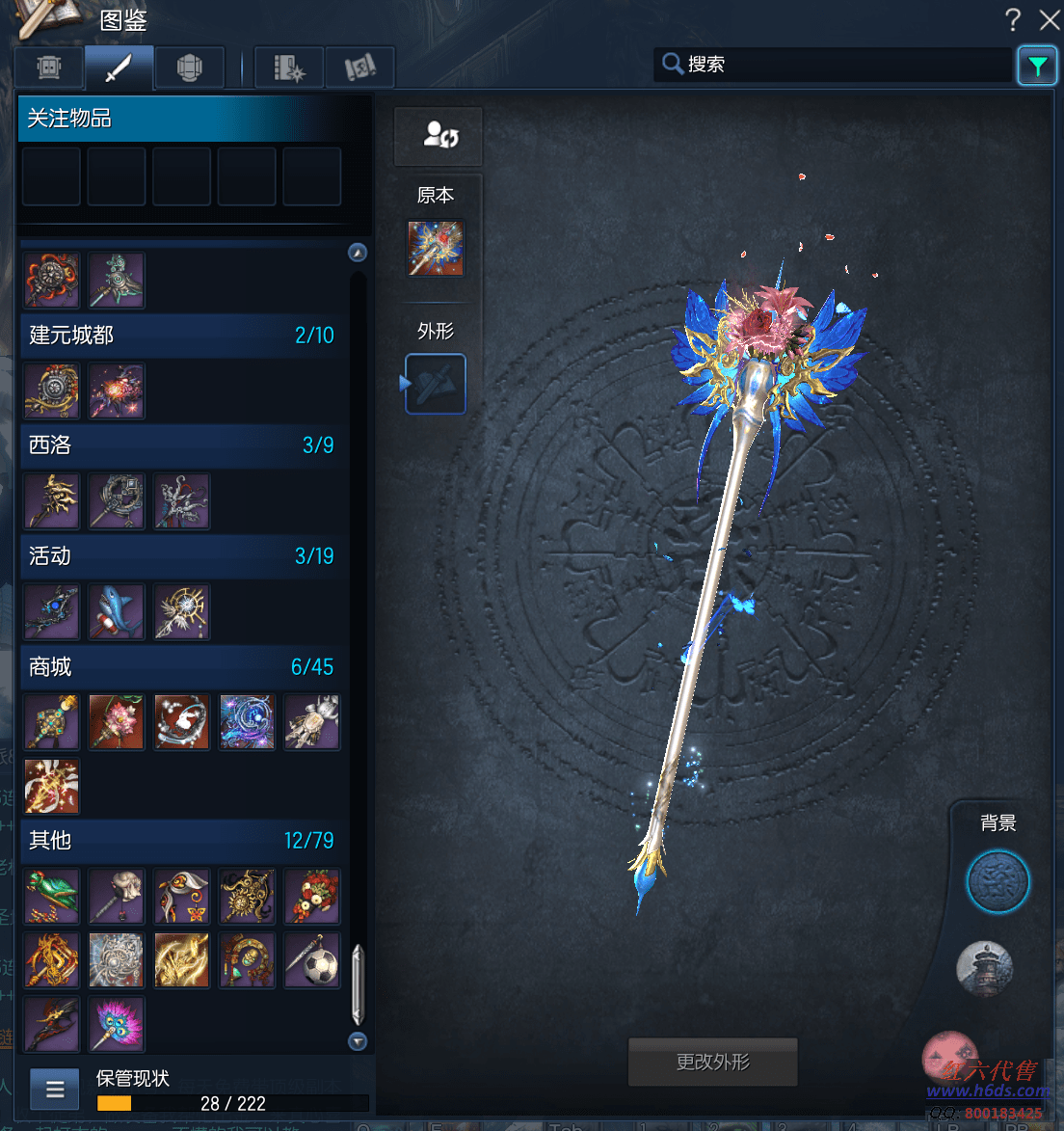
Task: Switch to the sword weapon tab
Action: pyautogui.click(x=119, y=67)
